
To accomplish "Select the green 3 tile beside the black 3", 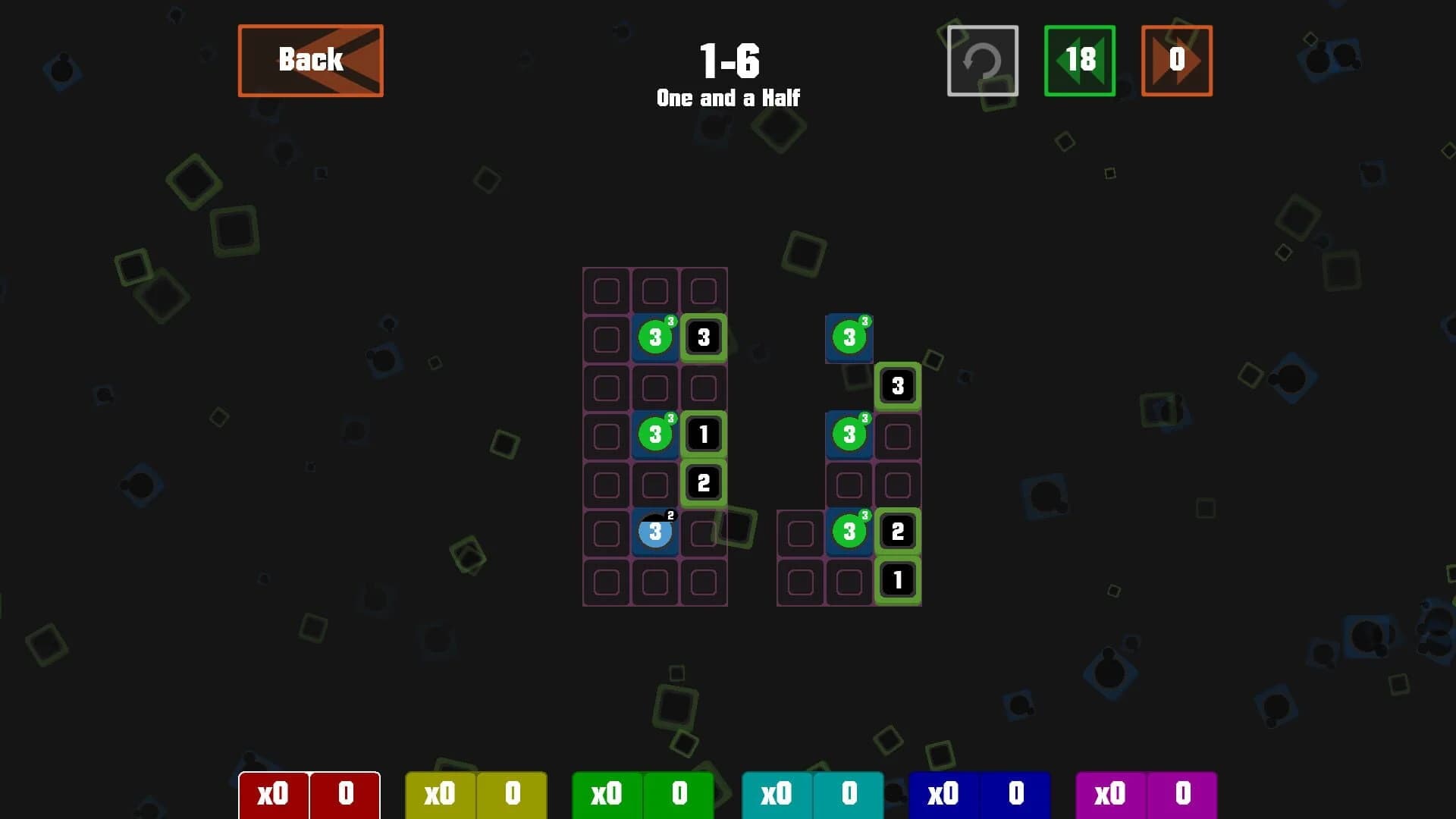I will point(654,338).
